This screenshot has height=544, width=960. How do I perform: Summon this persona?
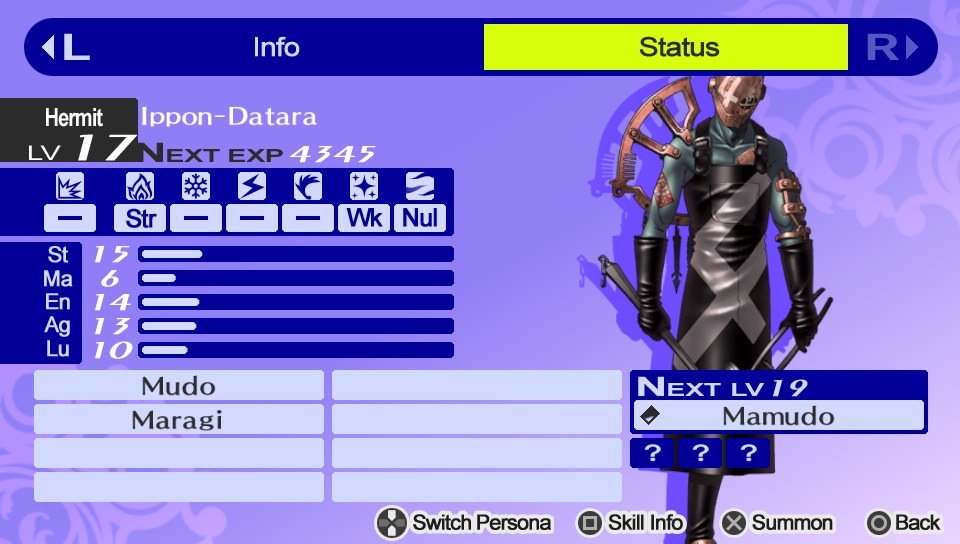tap(778, 522)
